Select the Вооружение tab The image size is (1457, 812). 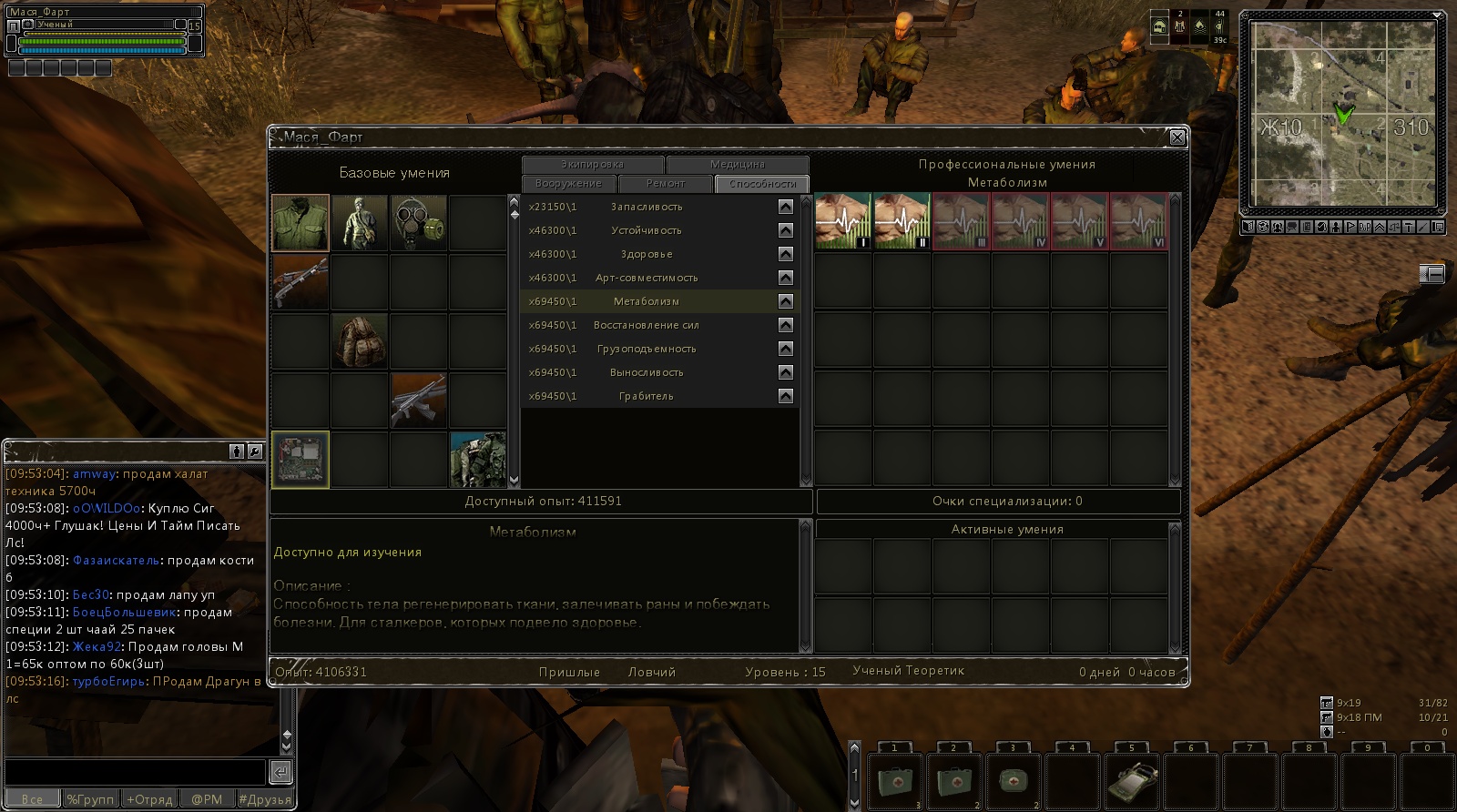568,184
